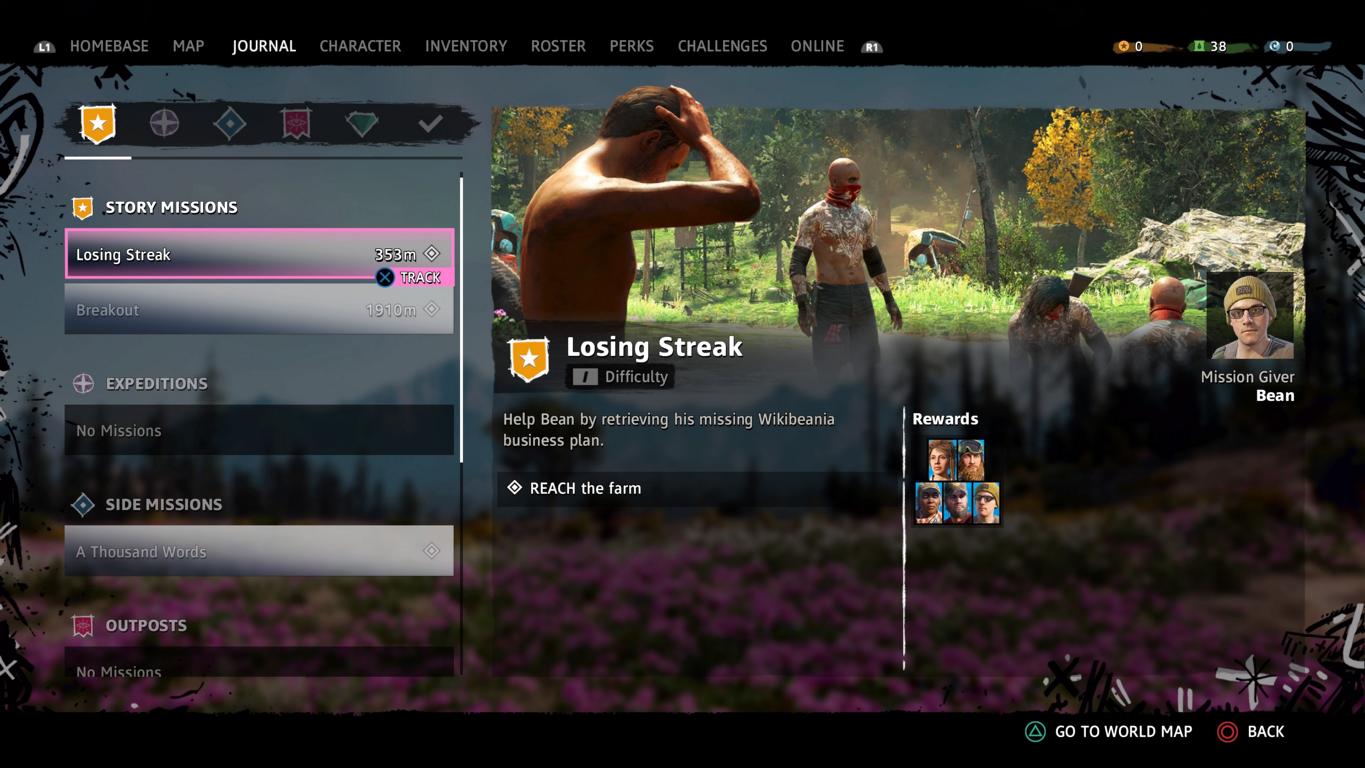This screenshot has width=1365, height=768.
Task: Select the green gem filter icon
Action: tap(362, 124)
